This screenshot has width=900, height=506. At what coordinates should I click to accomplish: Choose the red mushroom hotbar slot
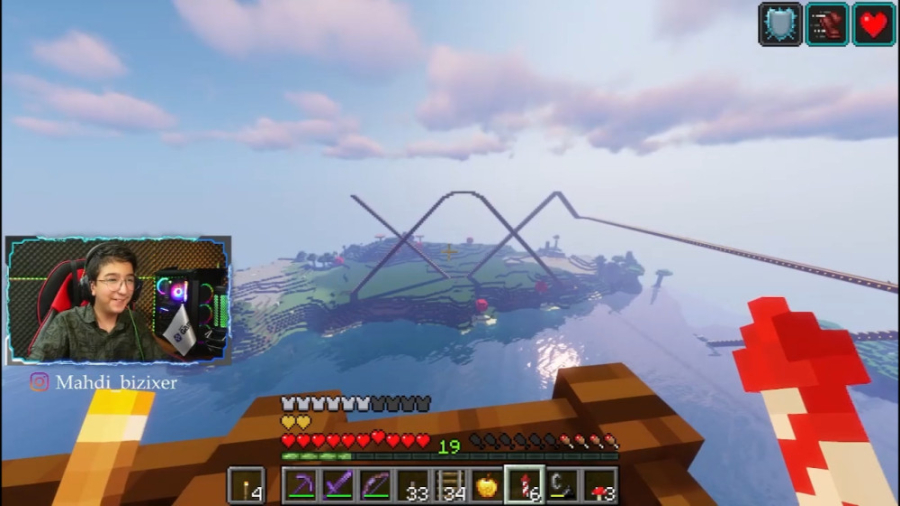(x=600, y=486)
